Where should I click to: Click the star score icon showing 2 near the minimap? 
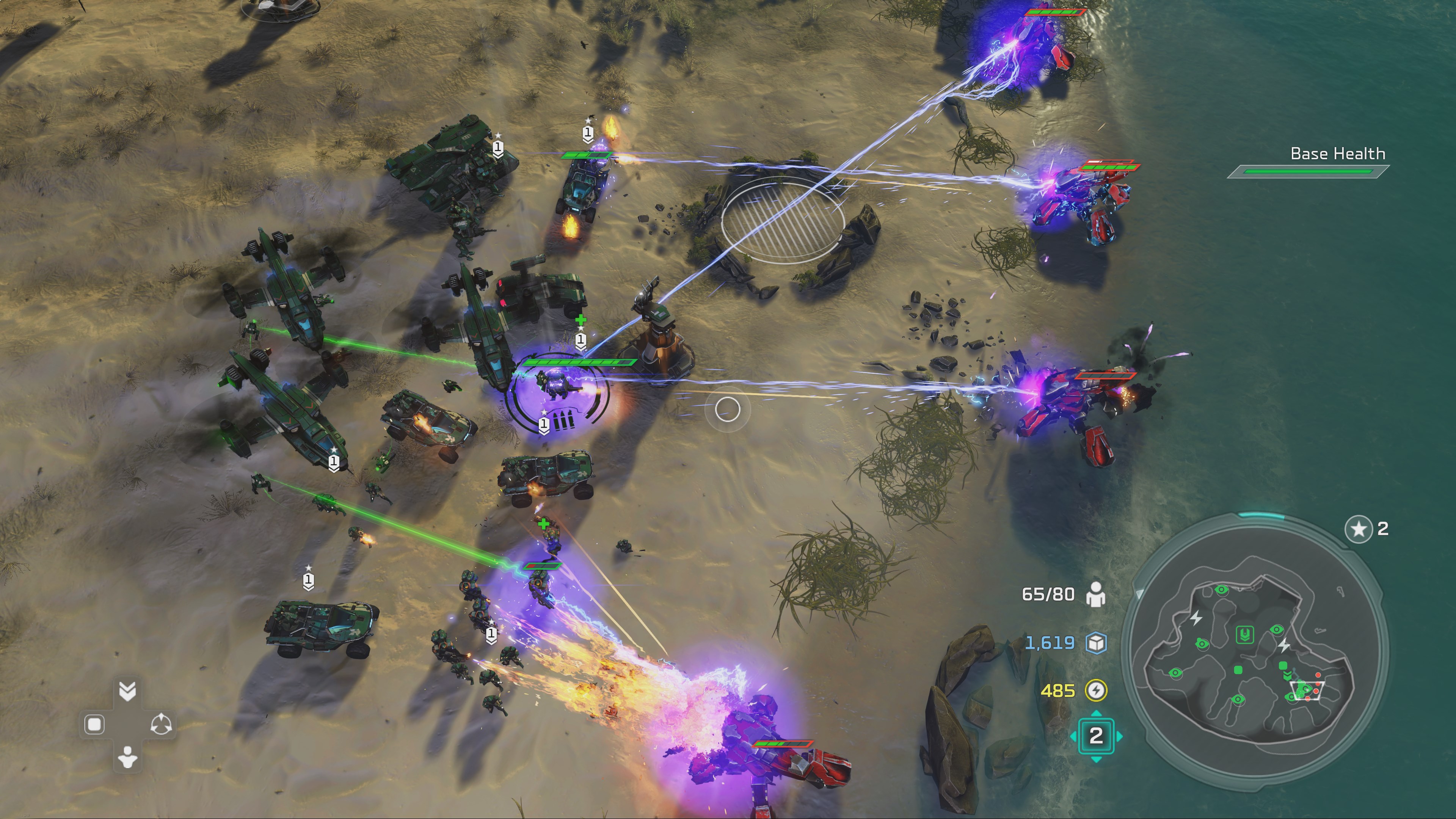pos(1359,530)
